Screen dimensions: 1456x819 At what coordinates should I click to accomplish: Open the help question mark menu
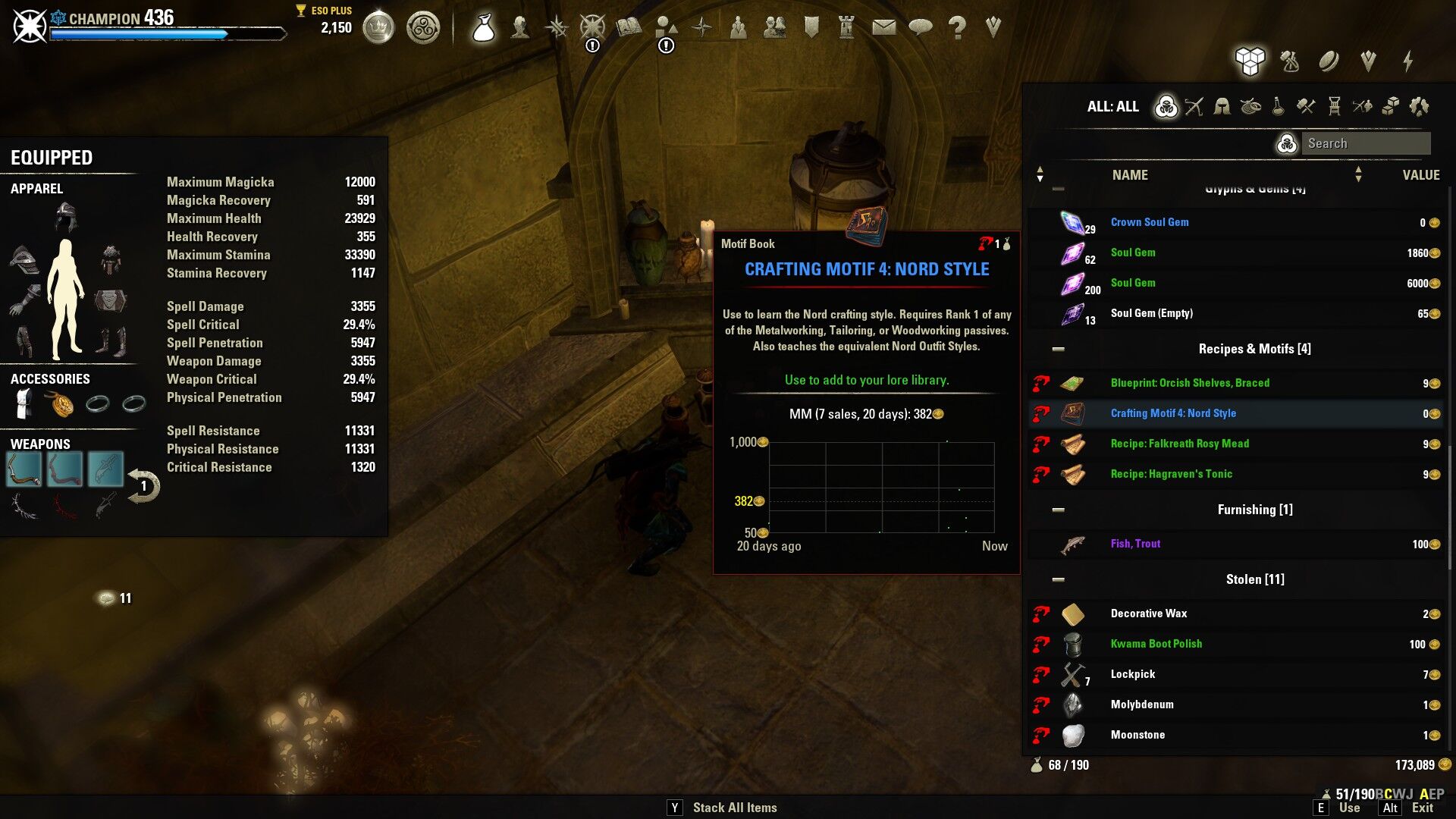pyautogui.click(x=957, y=28)
